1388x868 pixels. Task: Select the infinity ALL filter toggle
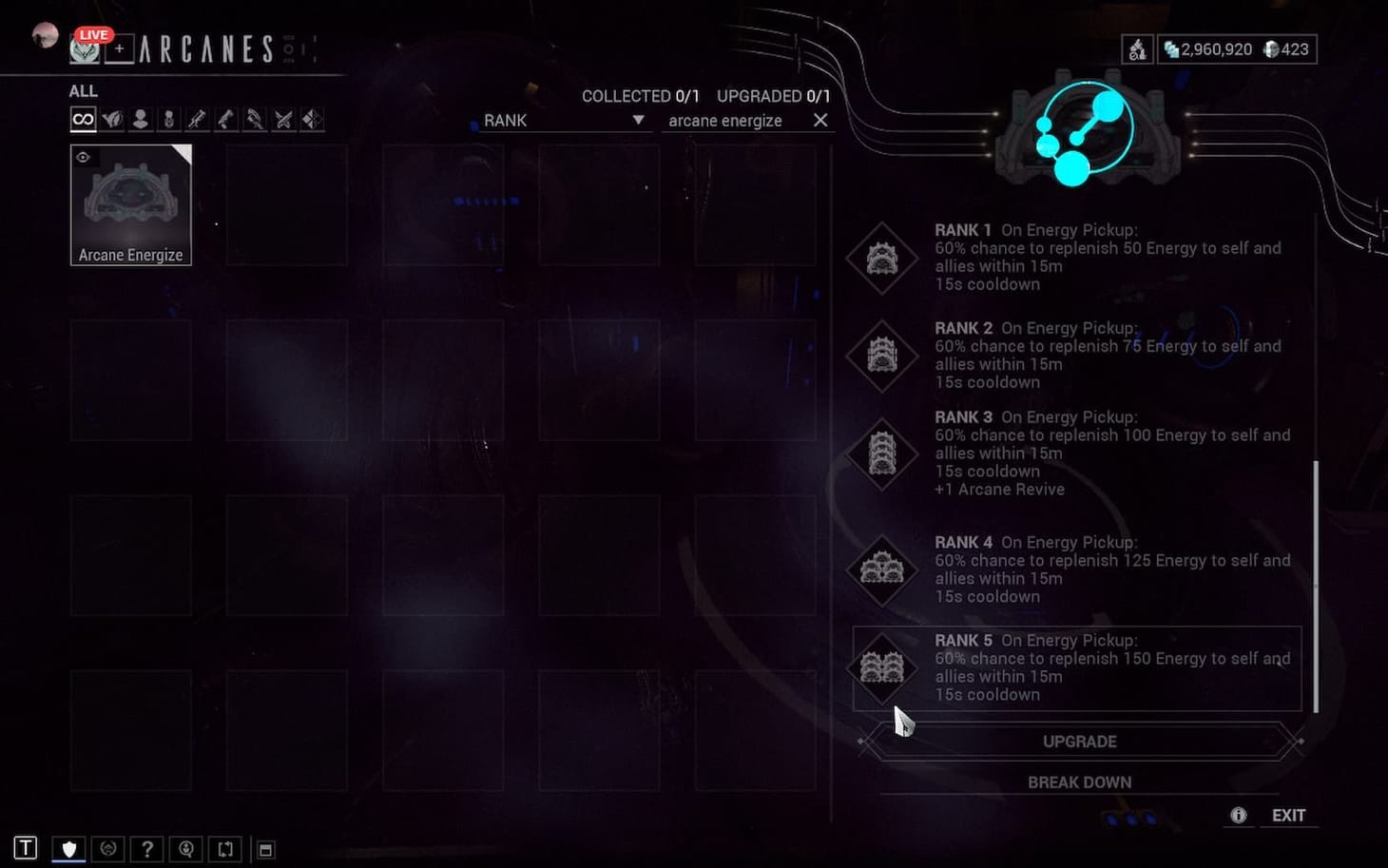83,118
